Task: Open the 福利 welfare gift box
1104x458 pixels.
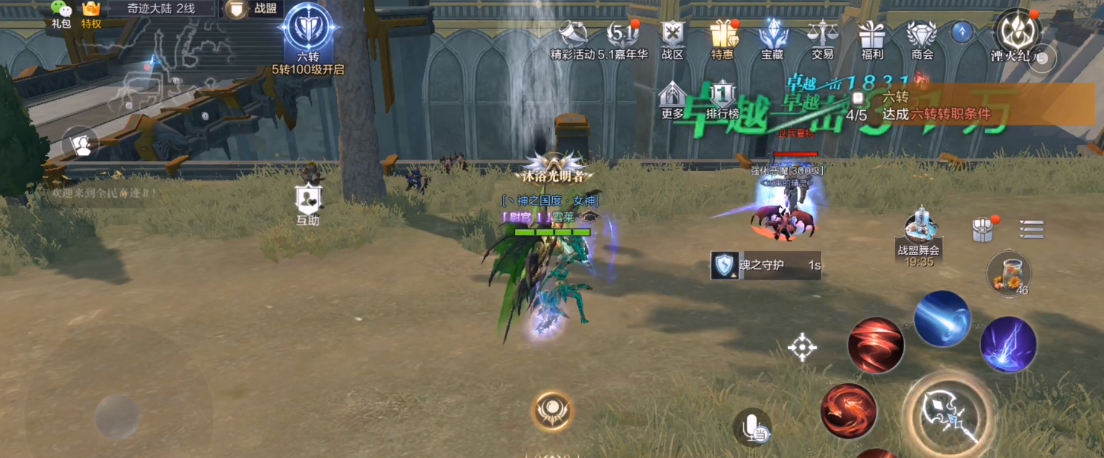Action: pyautogui.click(x=872, y=38)
